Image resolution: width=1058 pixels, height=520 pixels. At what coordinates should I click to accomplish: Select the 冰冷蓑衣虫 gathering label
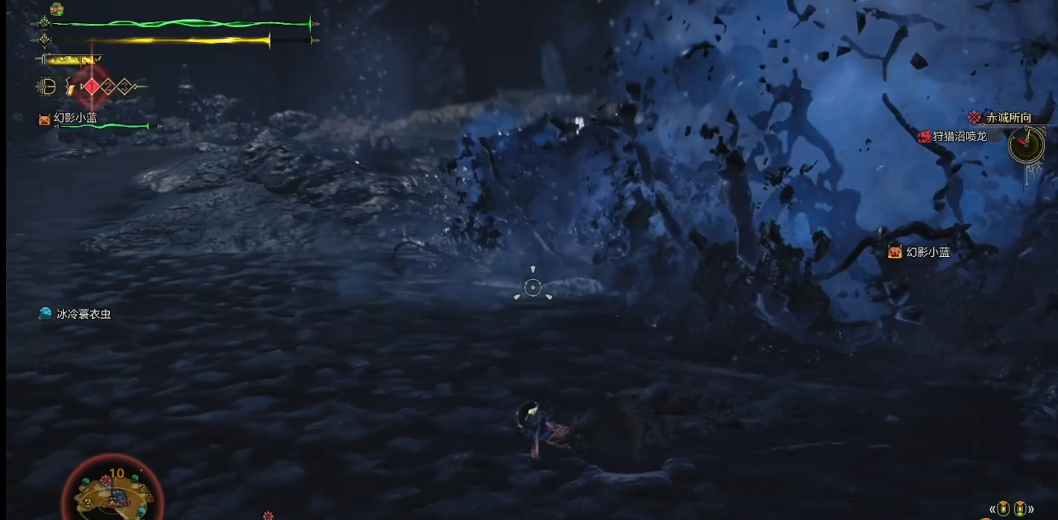[83, 314]
